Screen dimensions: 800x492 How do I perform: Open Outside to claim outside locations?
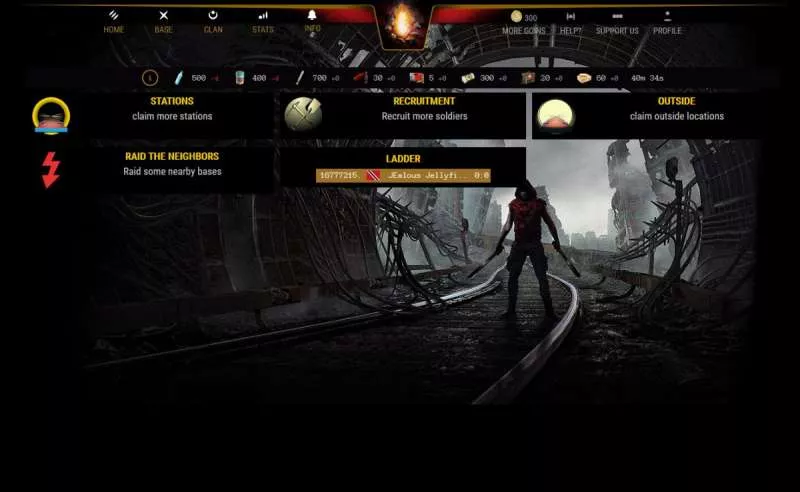coord(676,109)
